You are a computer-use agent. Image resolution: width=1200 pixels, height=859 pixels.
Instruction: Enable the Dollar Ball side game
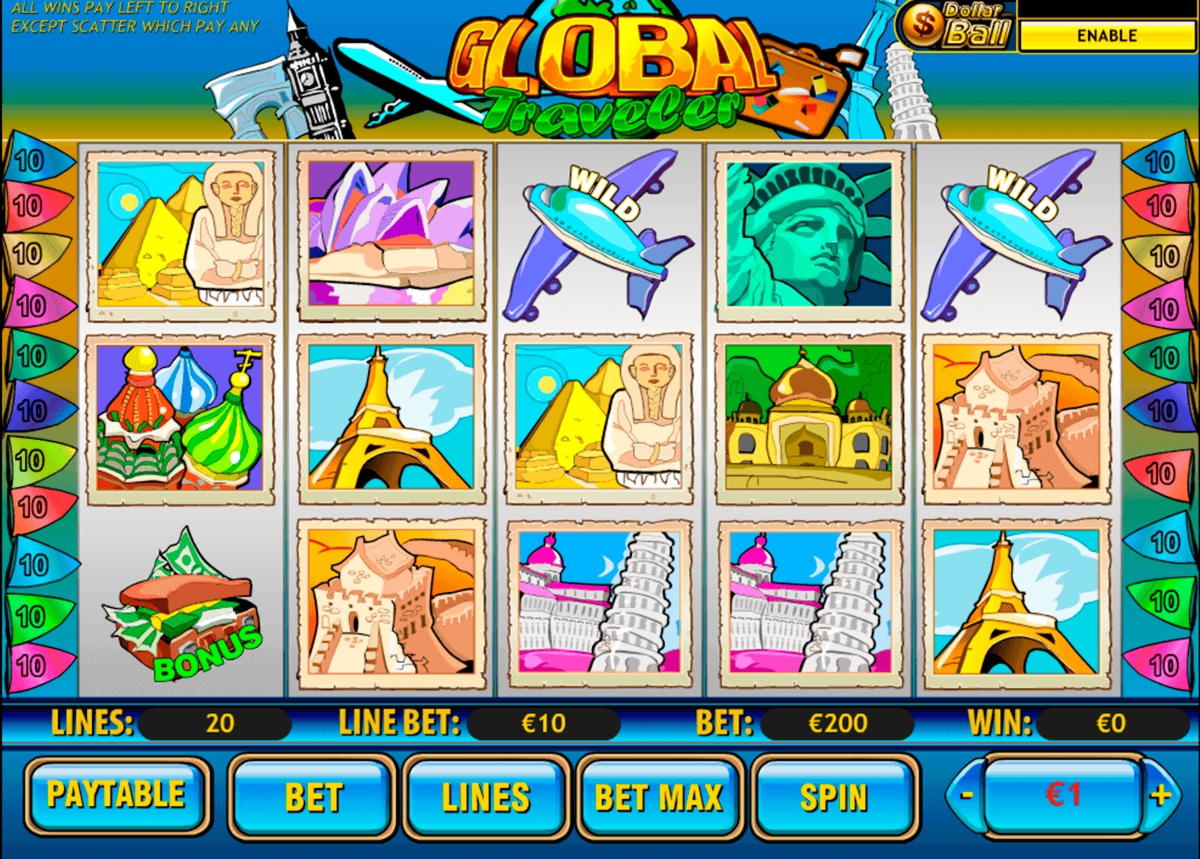(1106, 36)
